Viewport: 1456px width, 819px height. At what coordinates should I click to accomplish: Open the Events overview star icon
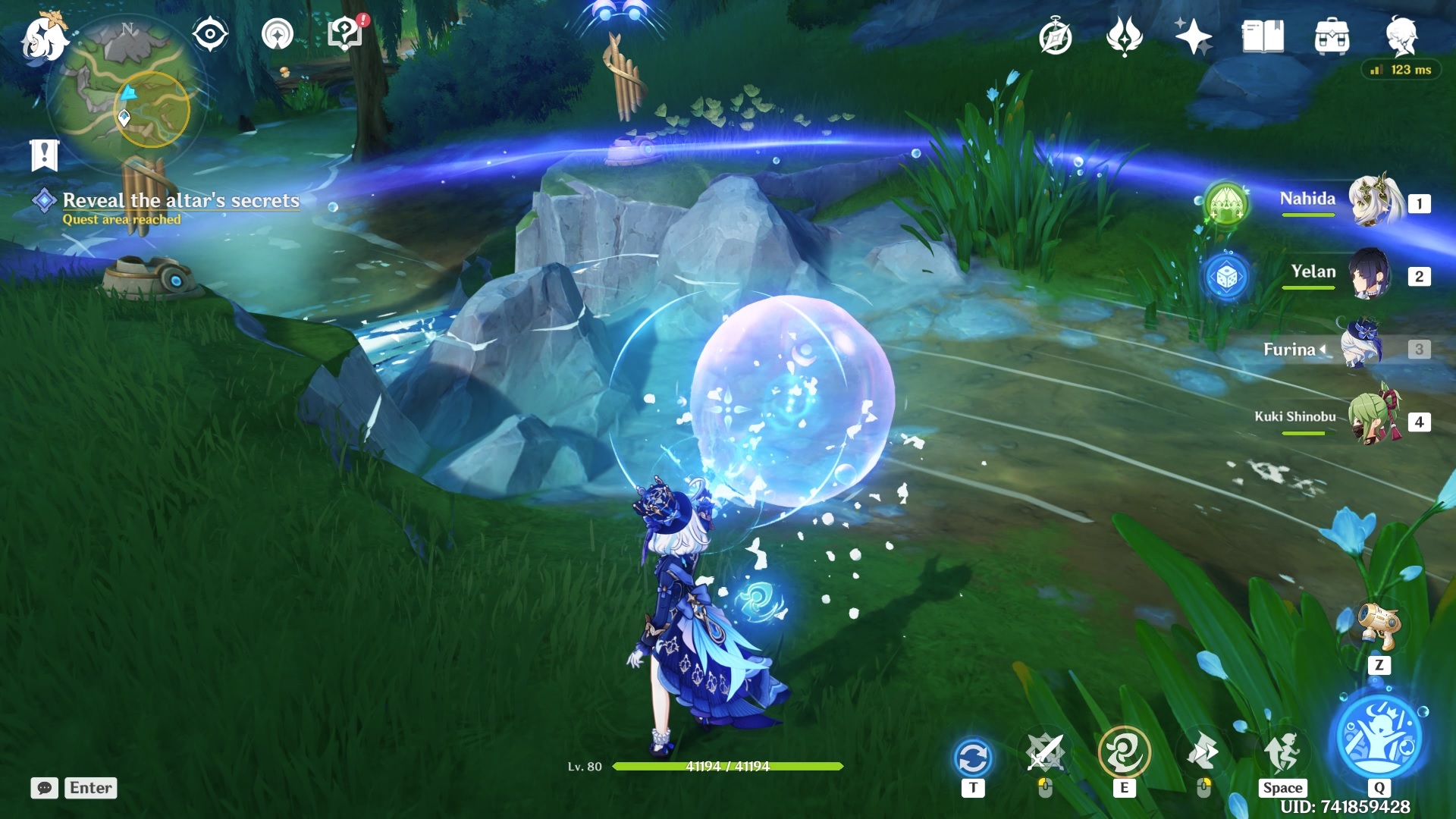1195,35
